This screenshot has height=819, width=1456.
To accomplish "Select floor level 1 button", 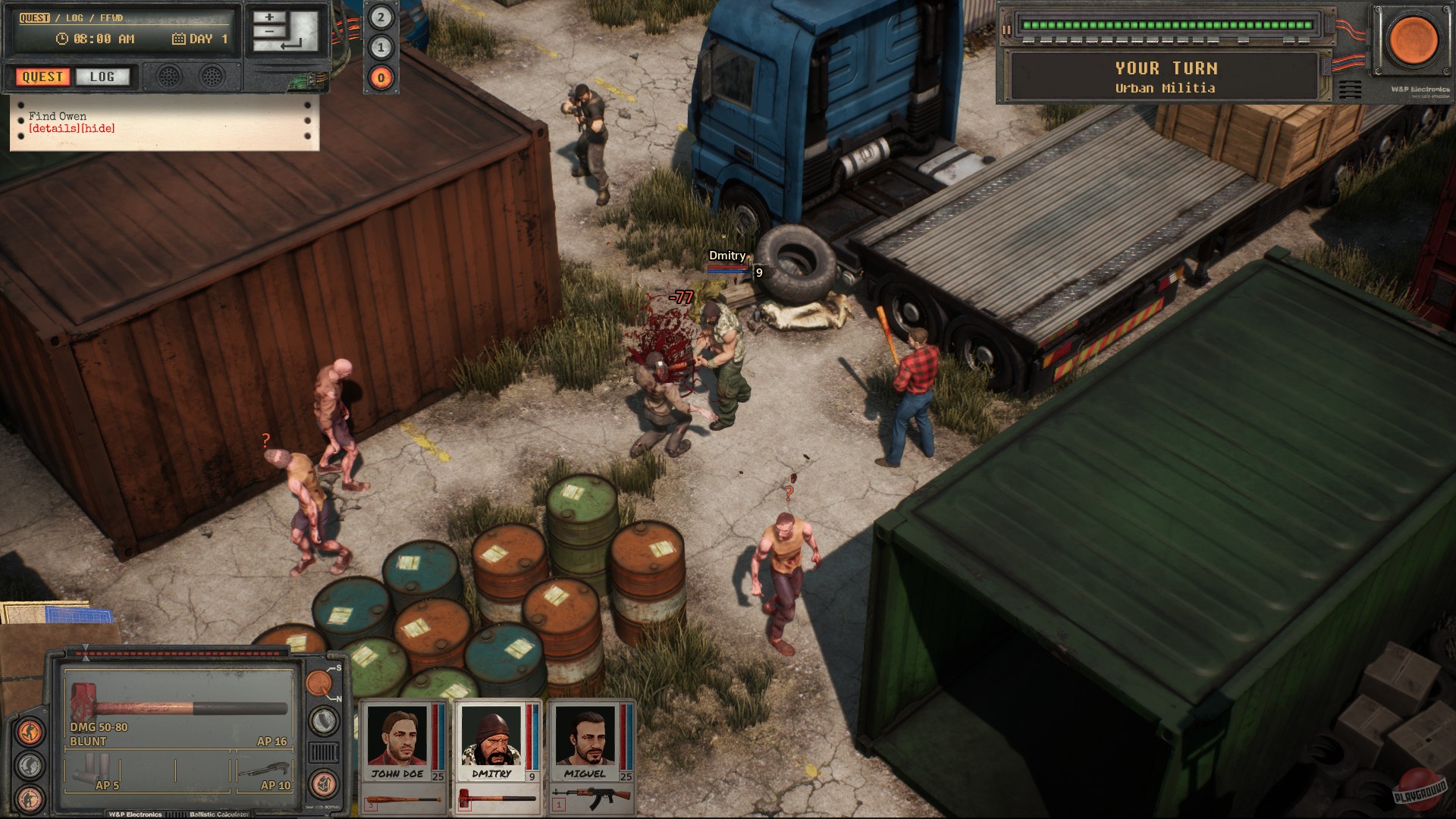I will tap(381, 48).
